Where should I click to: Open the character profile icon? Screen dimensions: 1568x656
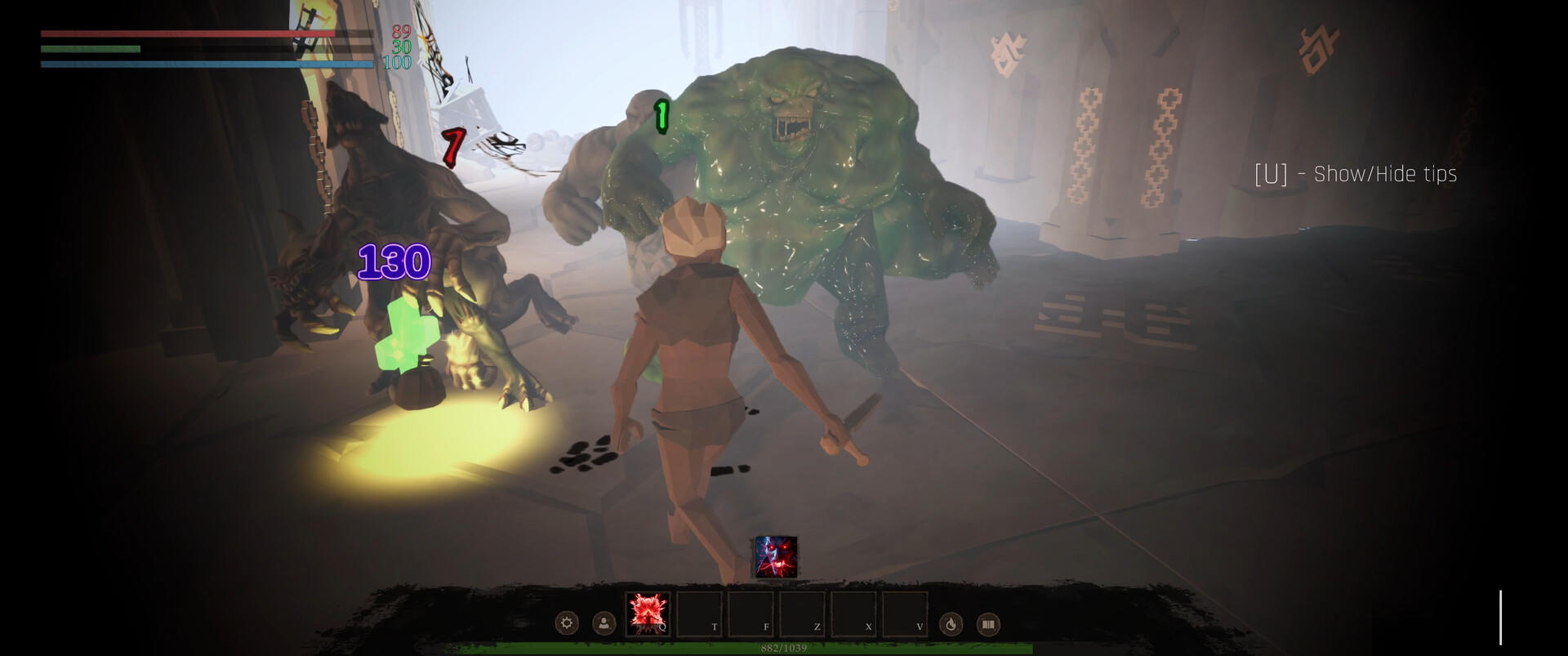point(604,624)
